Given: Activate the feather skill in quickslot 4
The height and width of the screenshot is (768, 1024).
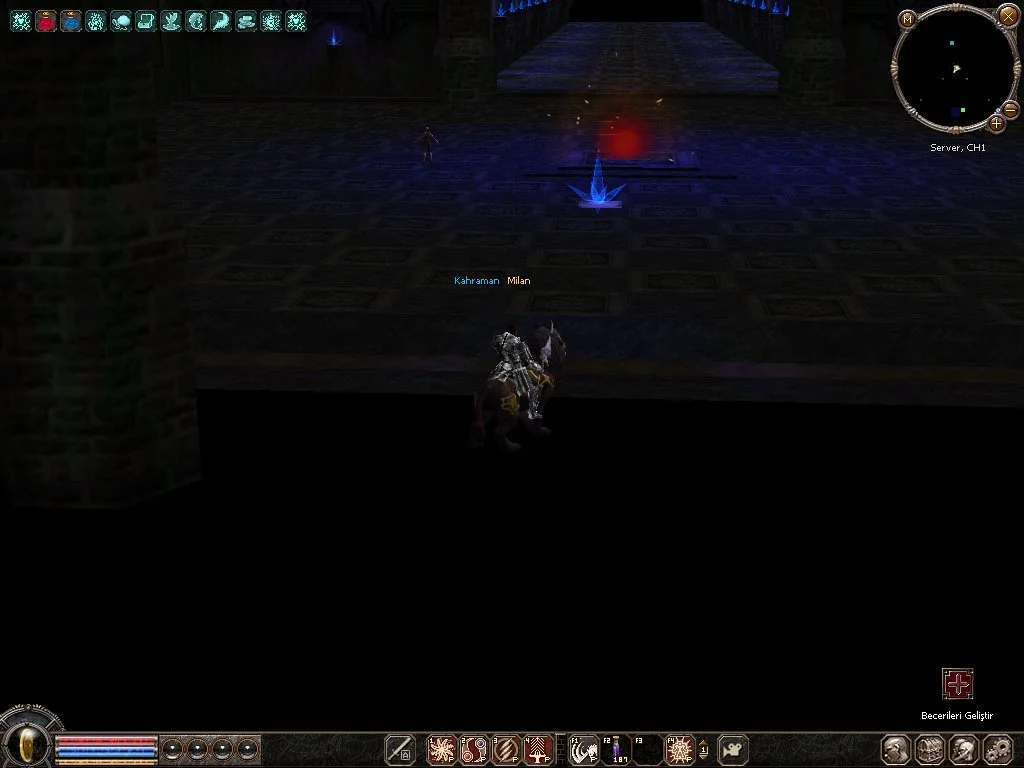Looking at the screenshot, I should (540, 749).
